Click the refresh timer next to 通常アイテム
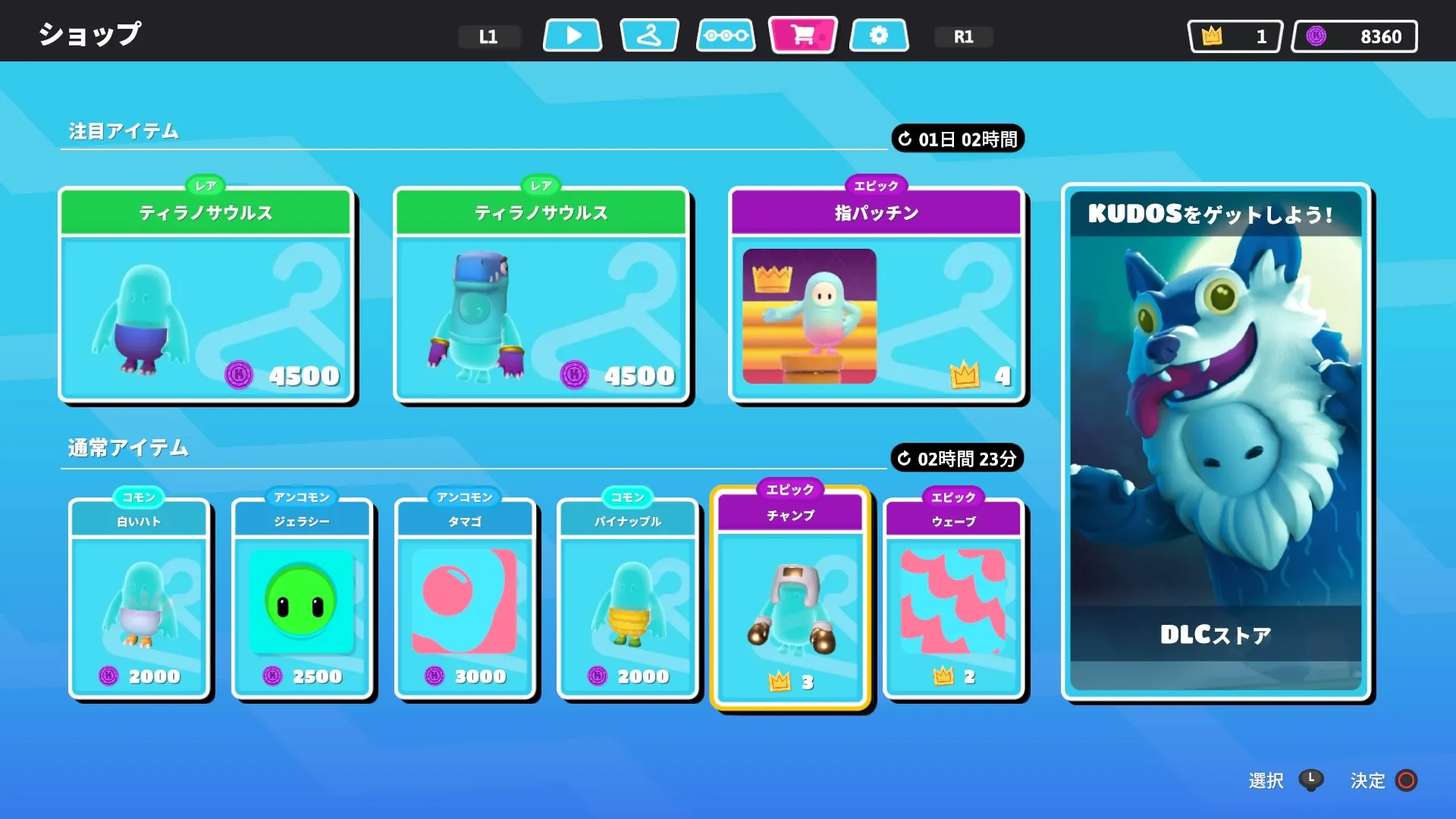1456x819 pixels. click(957, 458)
